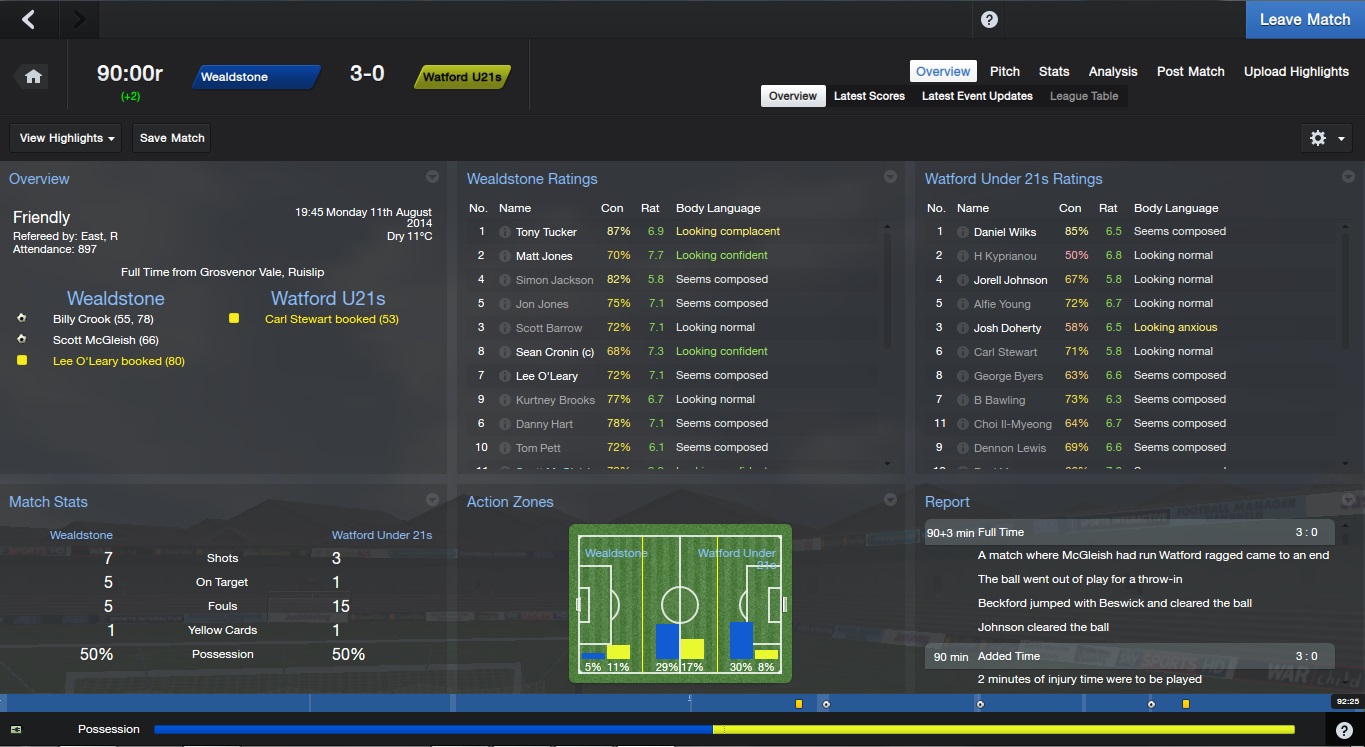This screenshot has width=1365, height=747.
Task: Expand the Match Stats panel menu arrow
Action: 432,500
